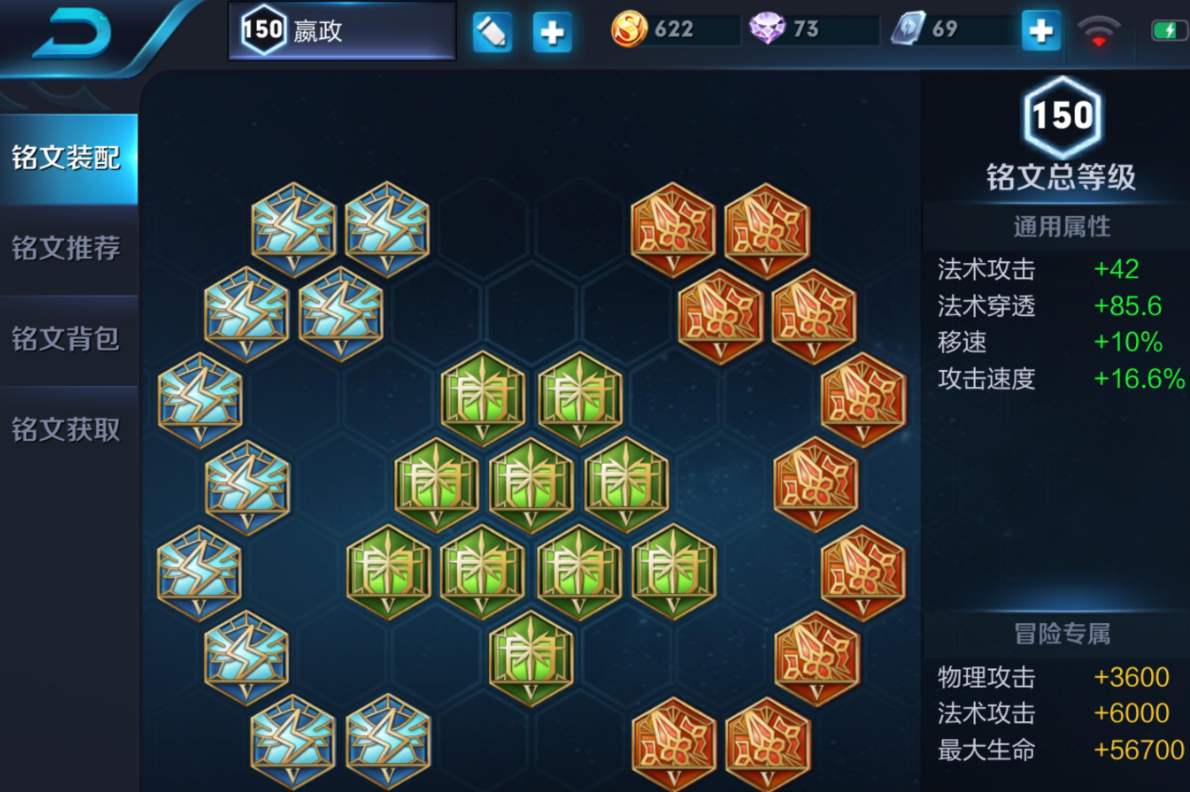Add a new inscription page with plus button
The image size is (1190, 792).
551,32
